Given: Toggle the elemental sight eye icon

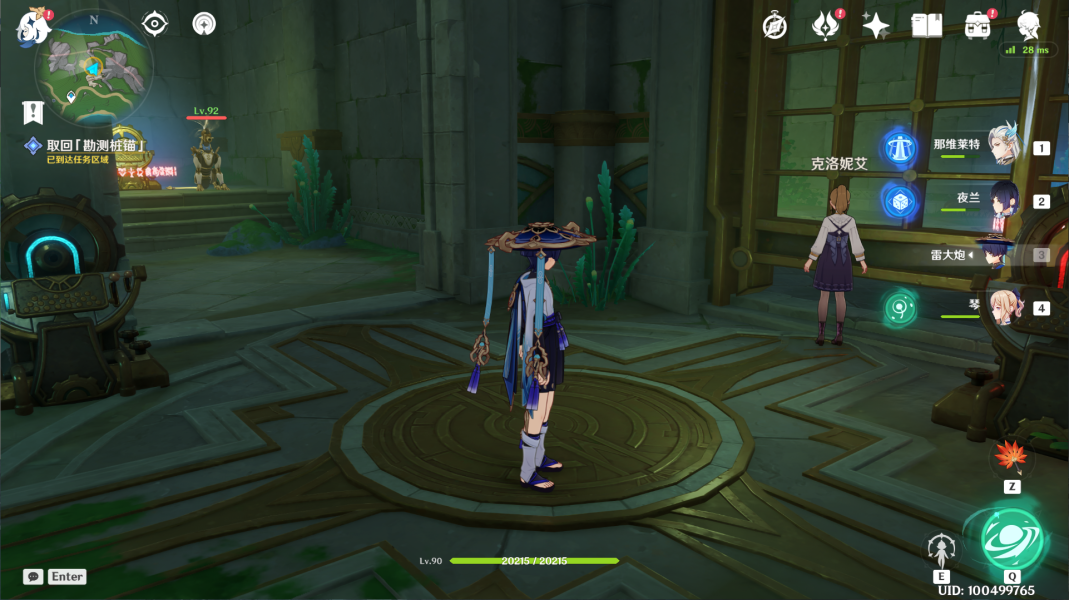Looking at the screenshot, I should (x=155, y=23).
